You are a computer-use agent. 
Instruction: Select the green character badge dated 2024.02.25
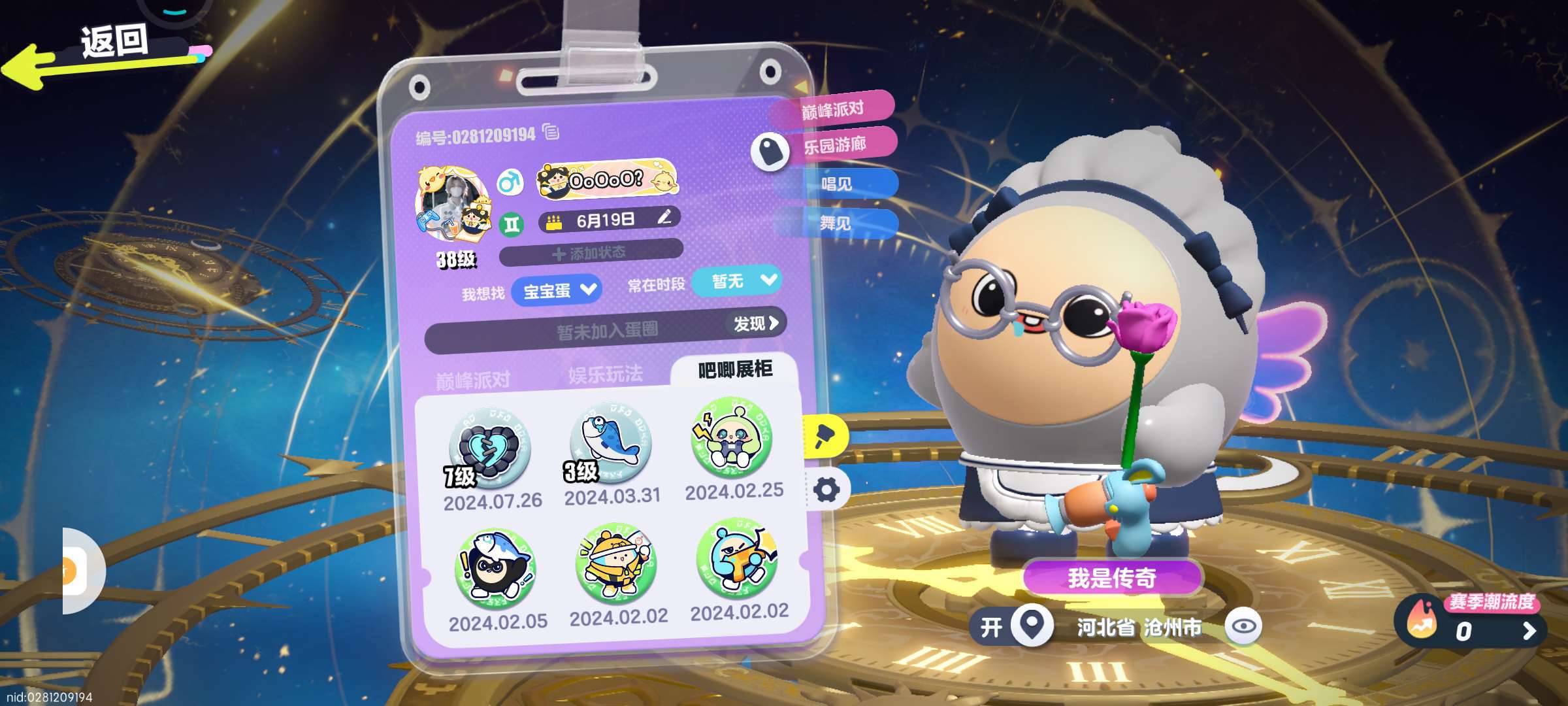pyautogui.click(x=732, y=437)
